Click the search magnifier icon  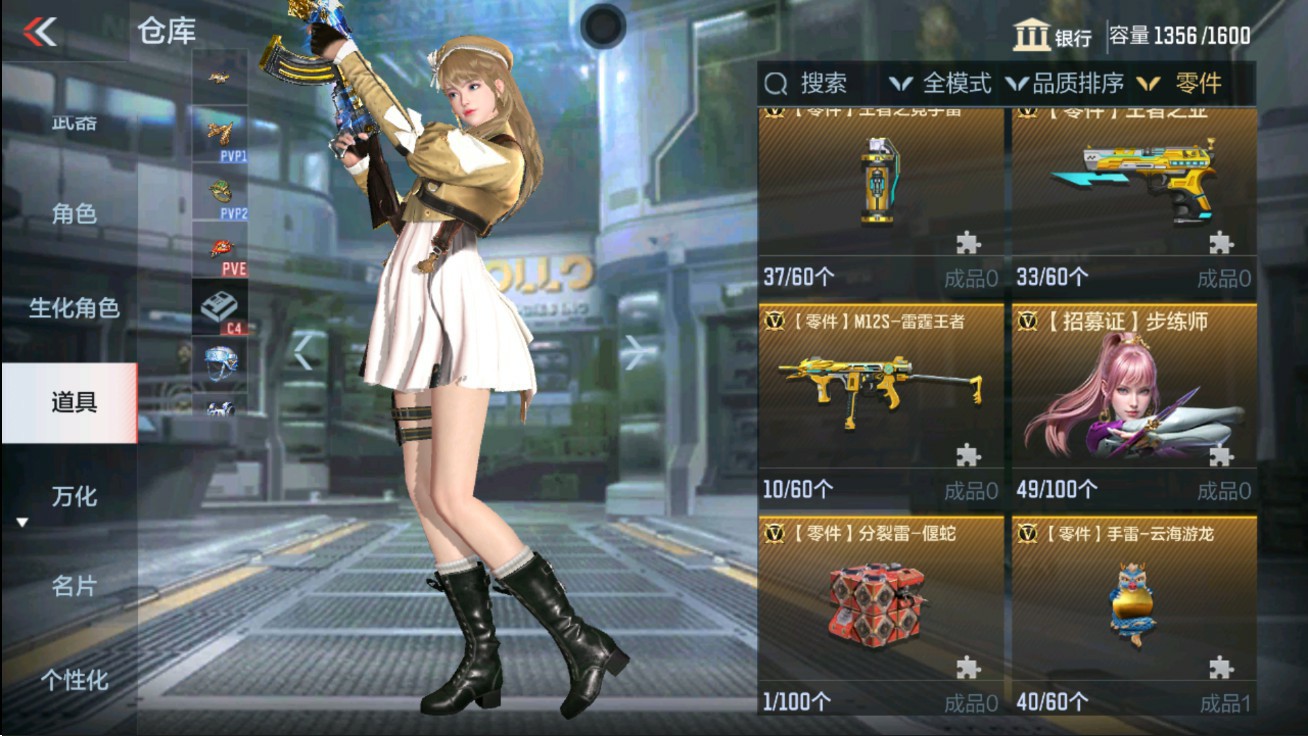click(x=775, y=84)
